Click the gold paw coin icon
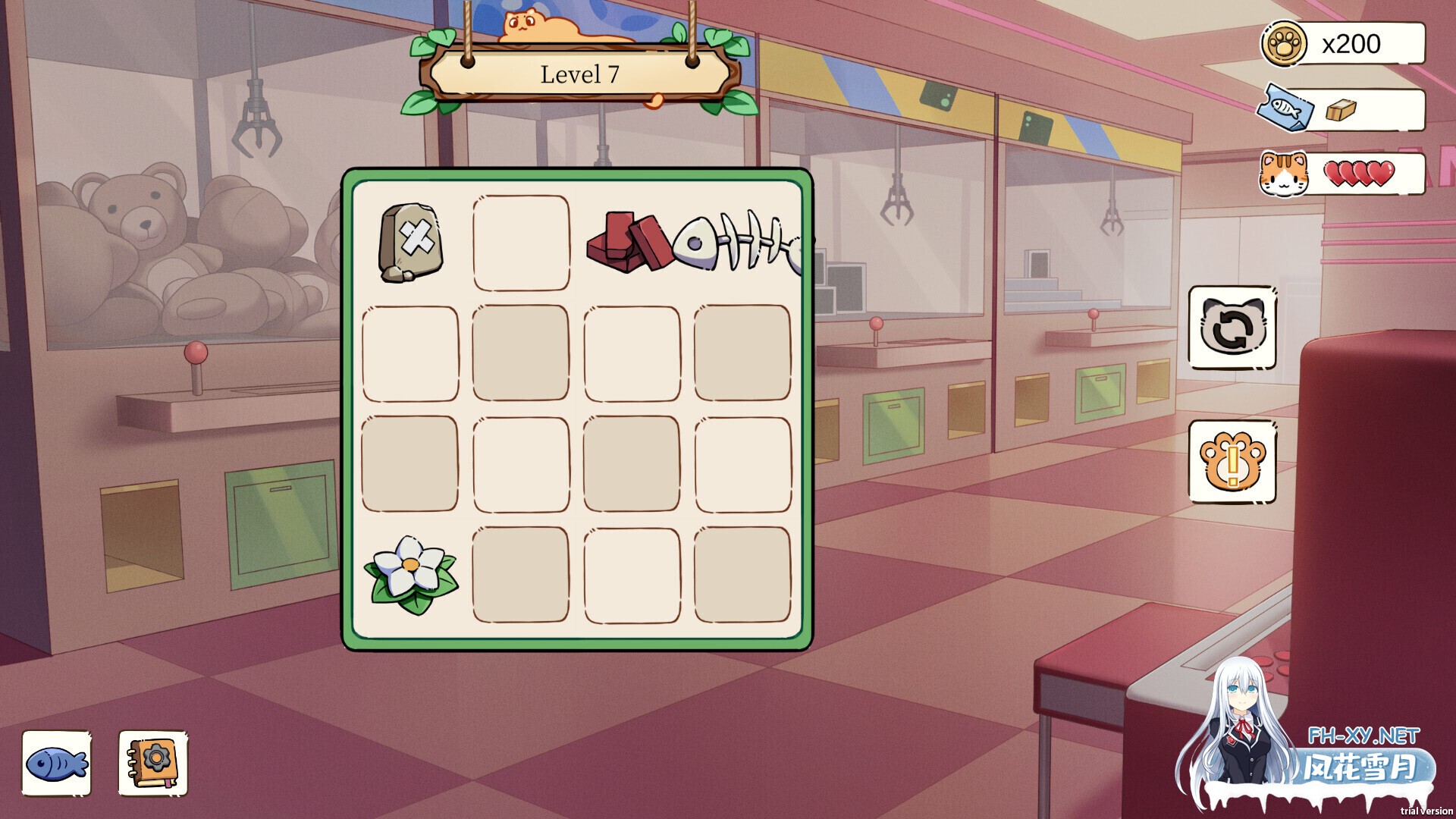The image size is (1456, 819). click(1283, 44)
